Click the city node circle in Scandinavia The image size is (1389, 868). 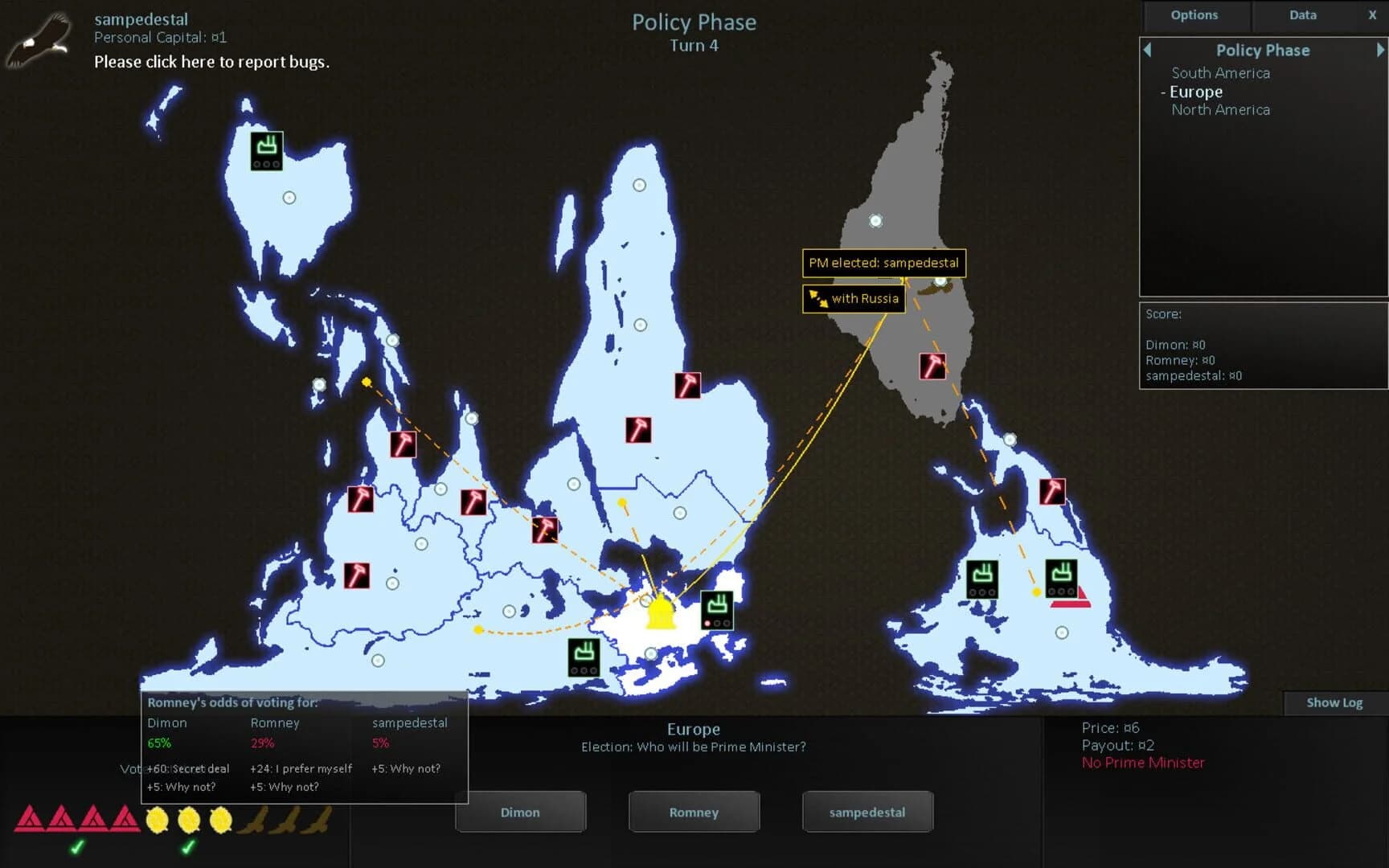639,184
